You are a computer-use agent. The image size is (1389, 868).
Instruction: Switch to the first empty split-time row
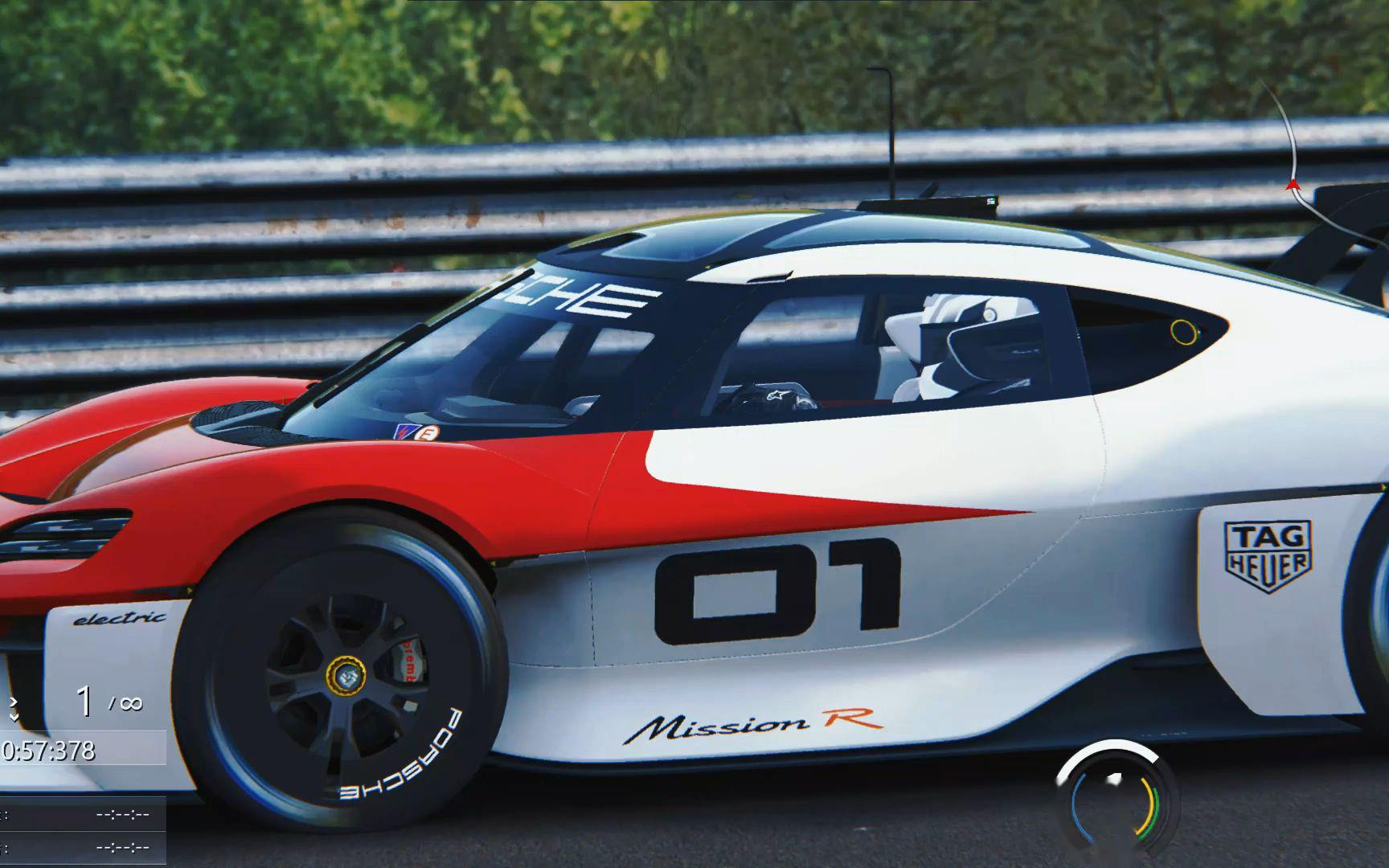[x=121, y=814]
